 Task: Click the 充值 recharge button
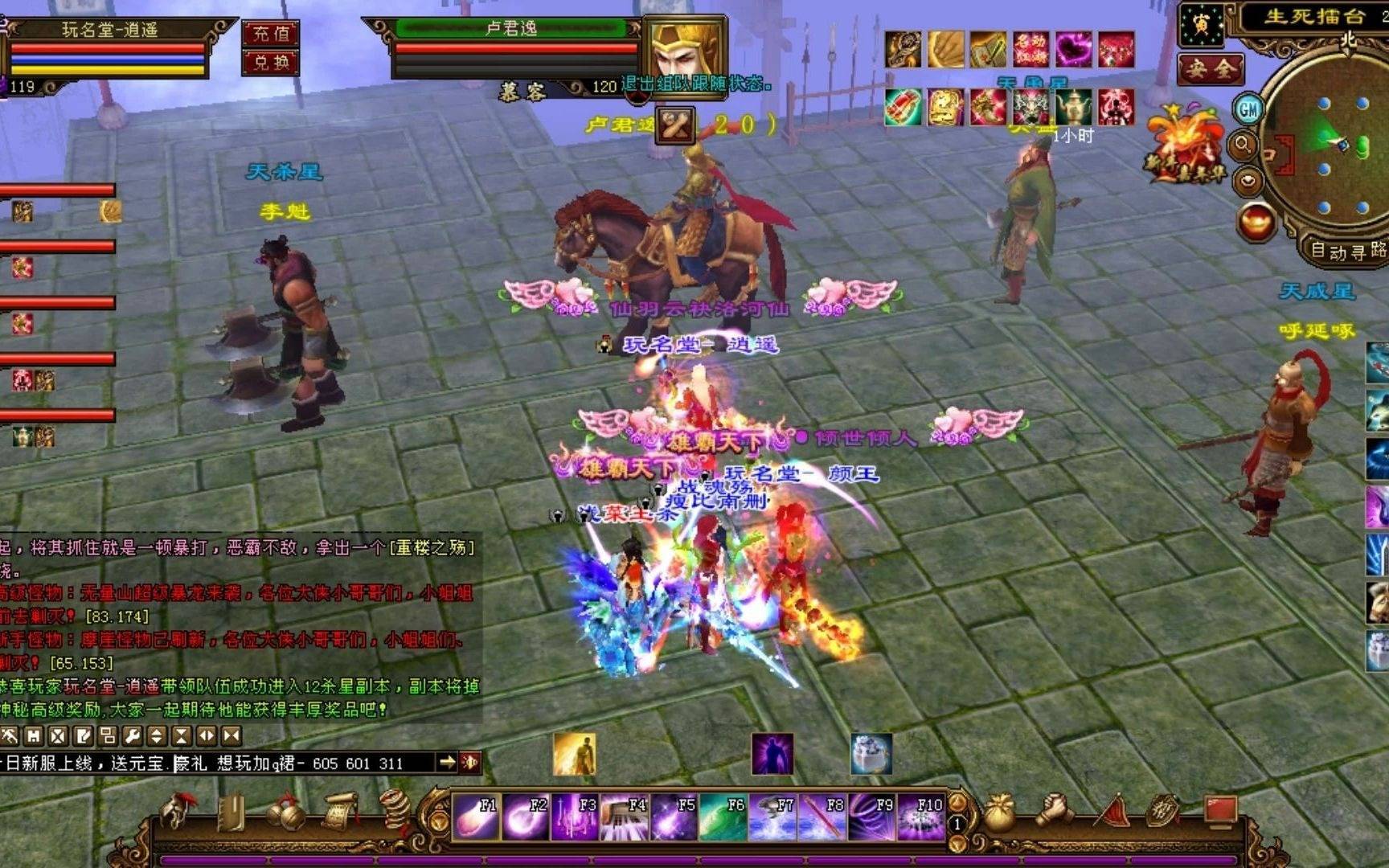point(271,34)
